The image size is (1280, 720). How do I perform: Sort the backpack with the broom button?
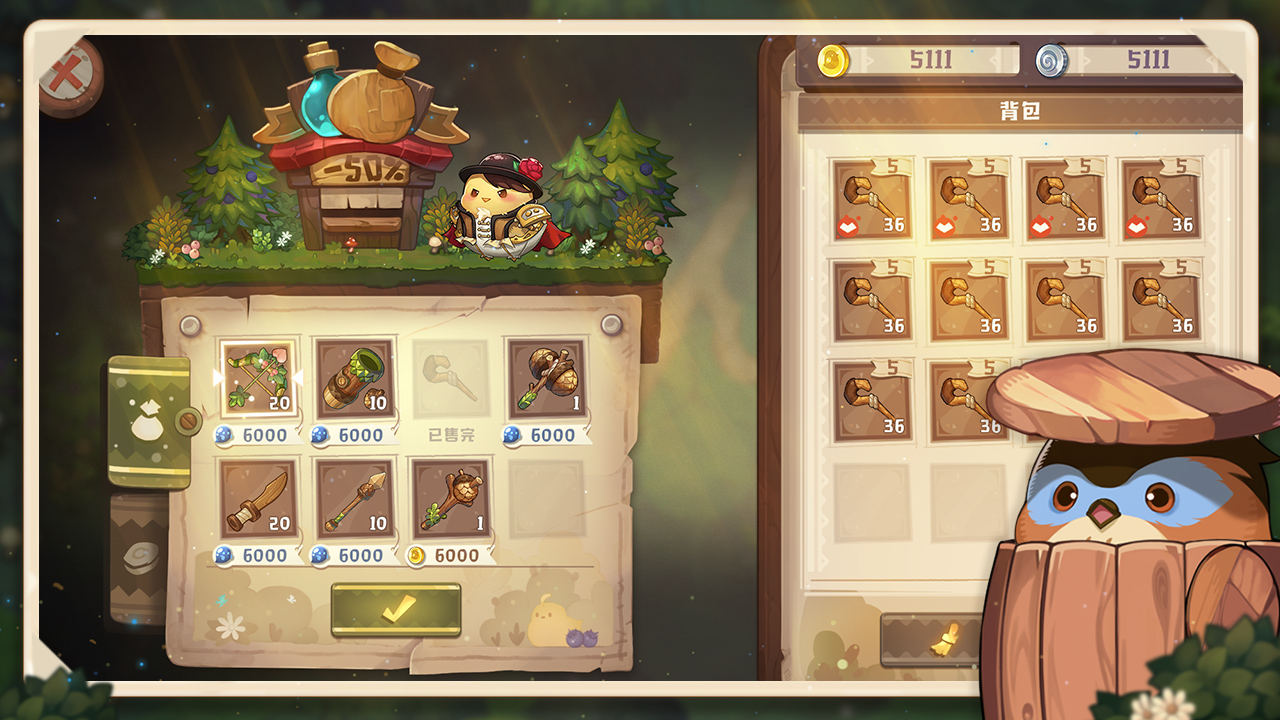click(x=930, y=640)
